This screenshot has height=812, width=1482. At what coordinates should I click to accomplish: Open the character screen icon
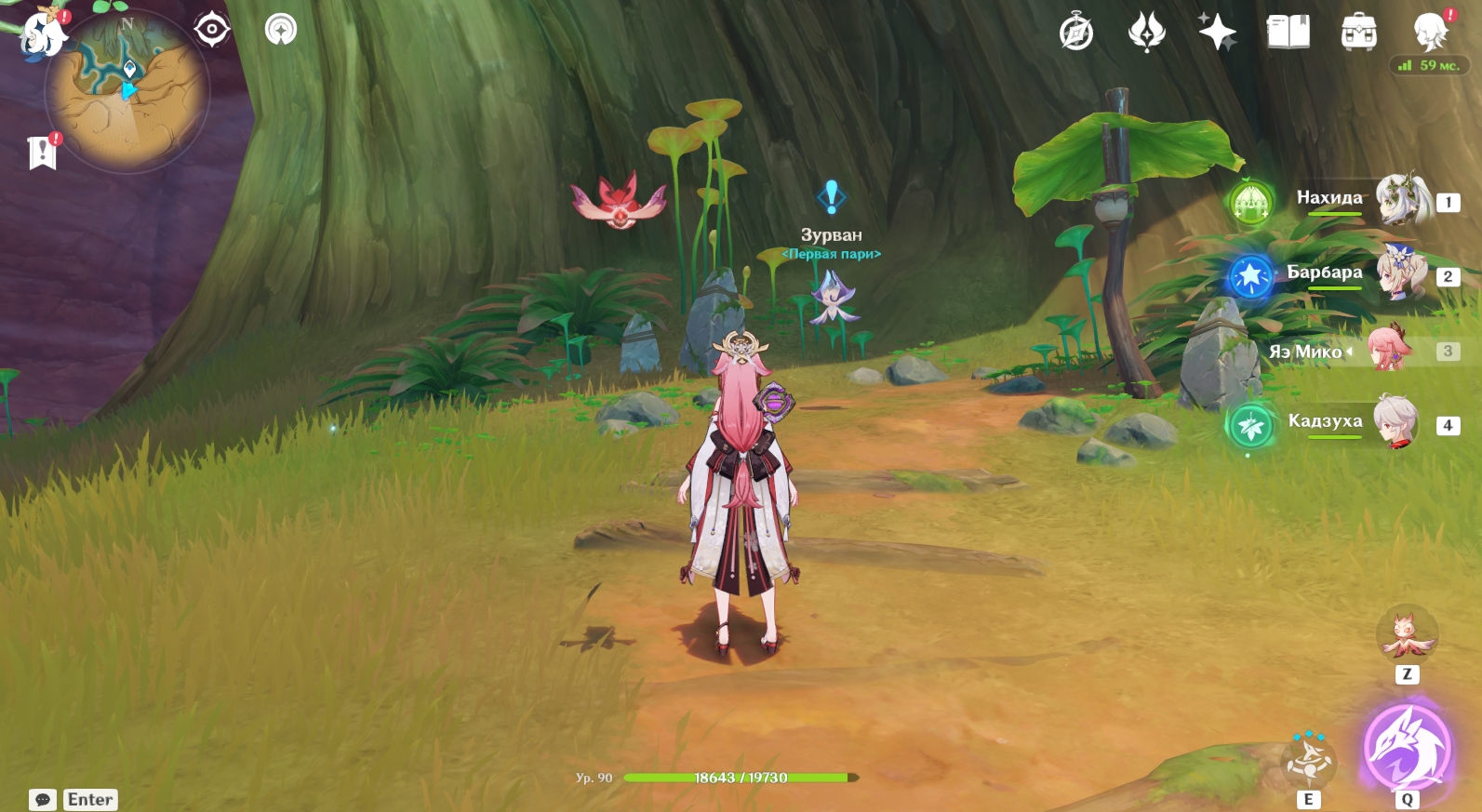click(1429, 33)
